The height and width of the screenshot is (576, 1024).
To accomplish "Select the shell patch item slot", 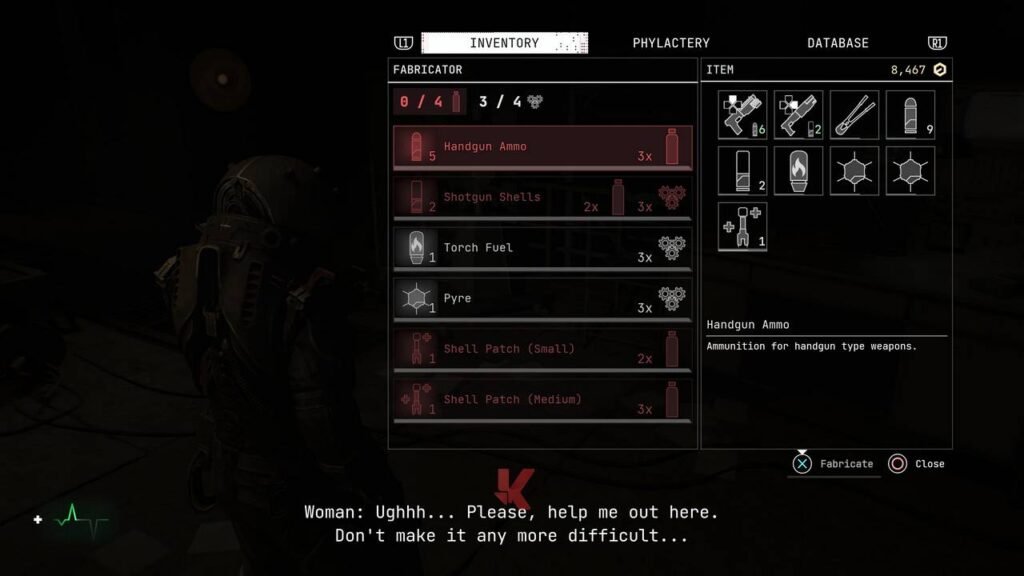I will (x=742, y=227).
